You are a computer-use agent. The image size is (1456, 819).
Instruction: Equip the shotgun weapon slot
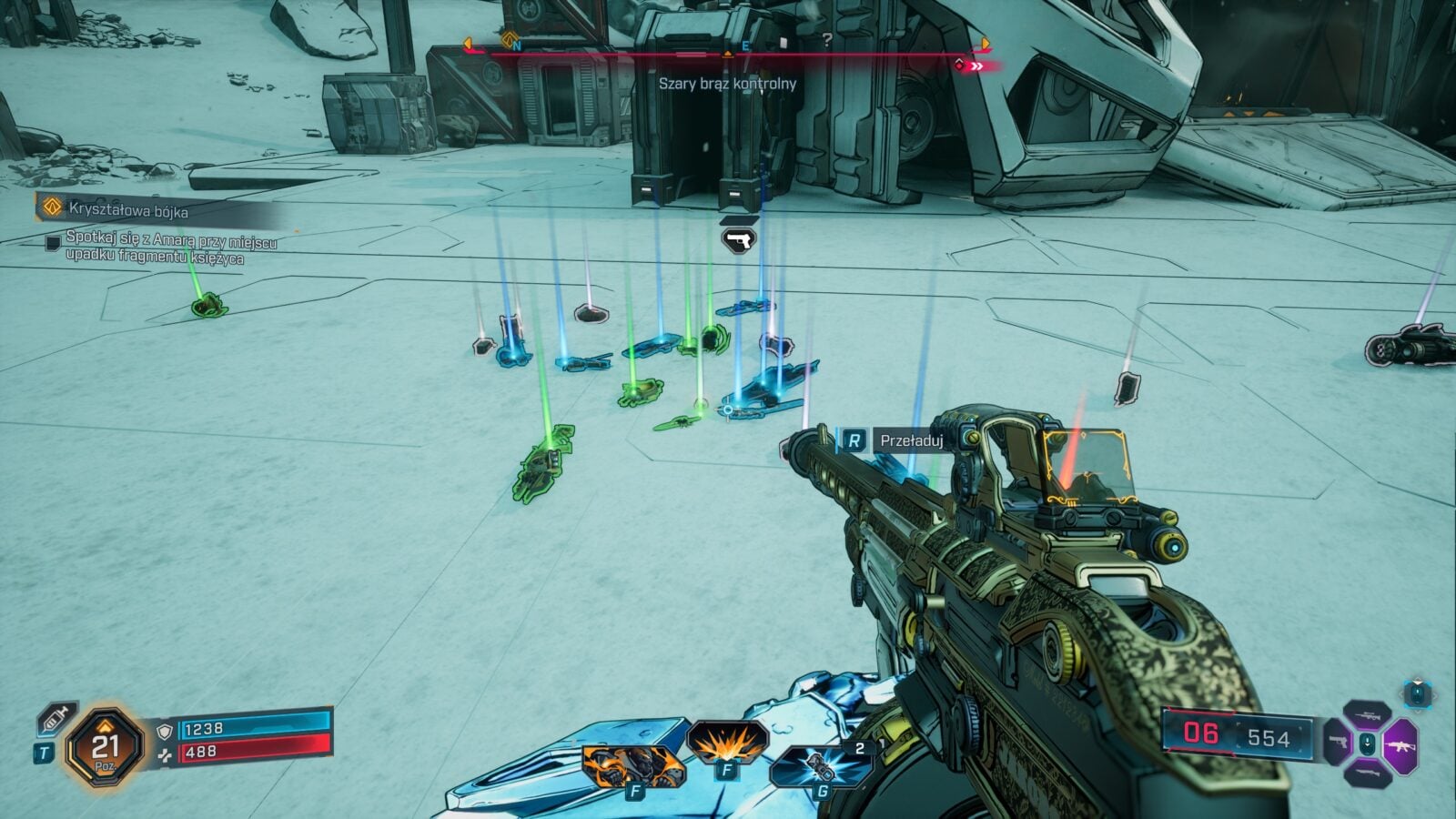[x=1367, y=773]
